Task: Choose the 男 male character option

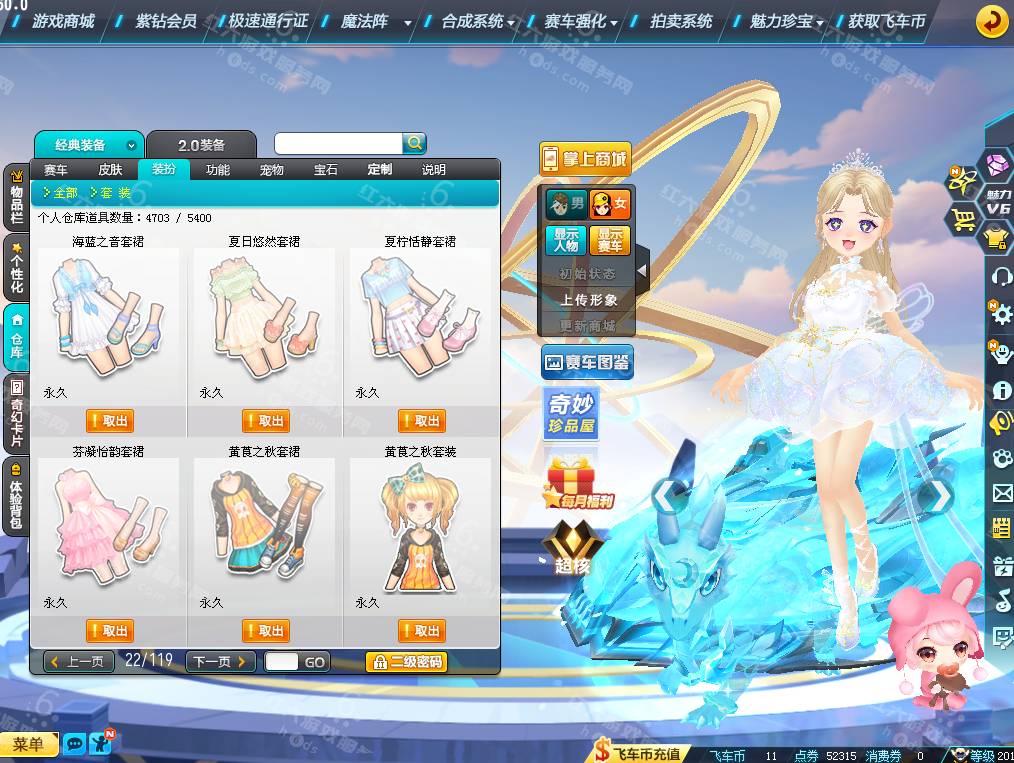Action: pos(566,205)
